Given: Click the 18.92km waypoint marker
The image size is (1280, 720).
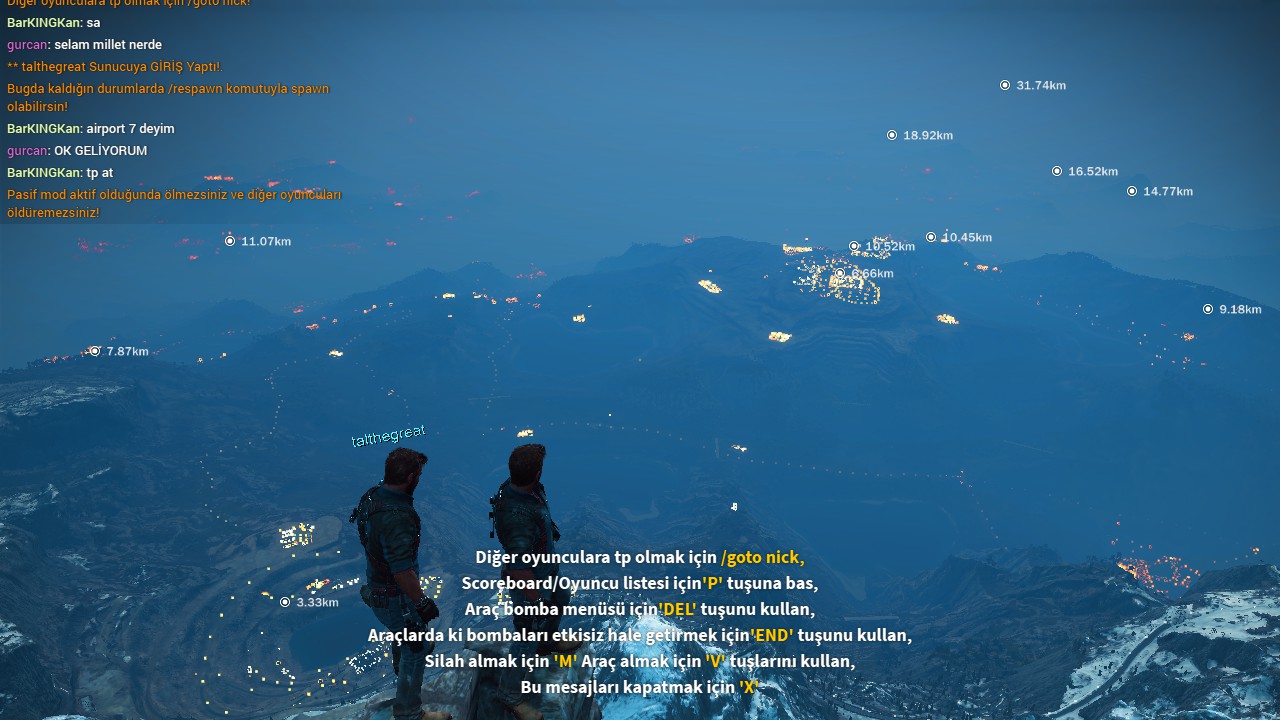Looking at the screenshot, I should coord(892,134).
